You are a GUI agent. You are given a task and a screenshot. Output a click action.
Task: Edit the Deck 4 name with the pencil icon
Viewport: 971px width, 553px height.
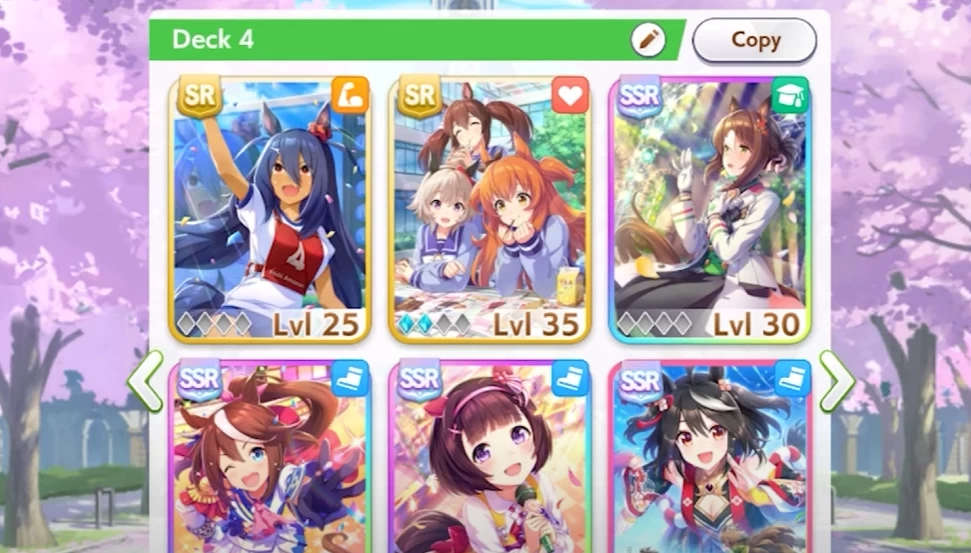tap(648, 40)
